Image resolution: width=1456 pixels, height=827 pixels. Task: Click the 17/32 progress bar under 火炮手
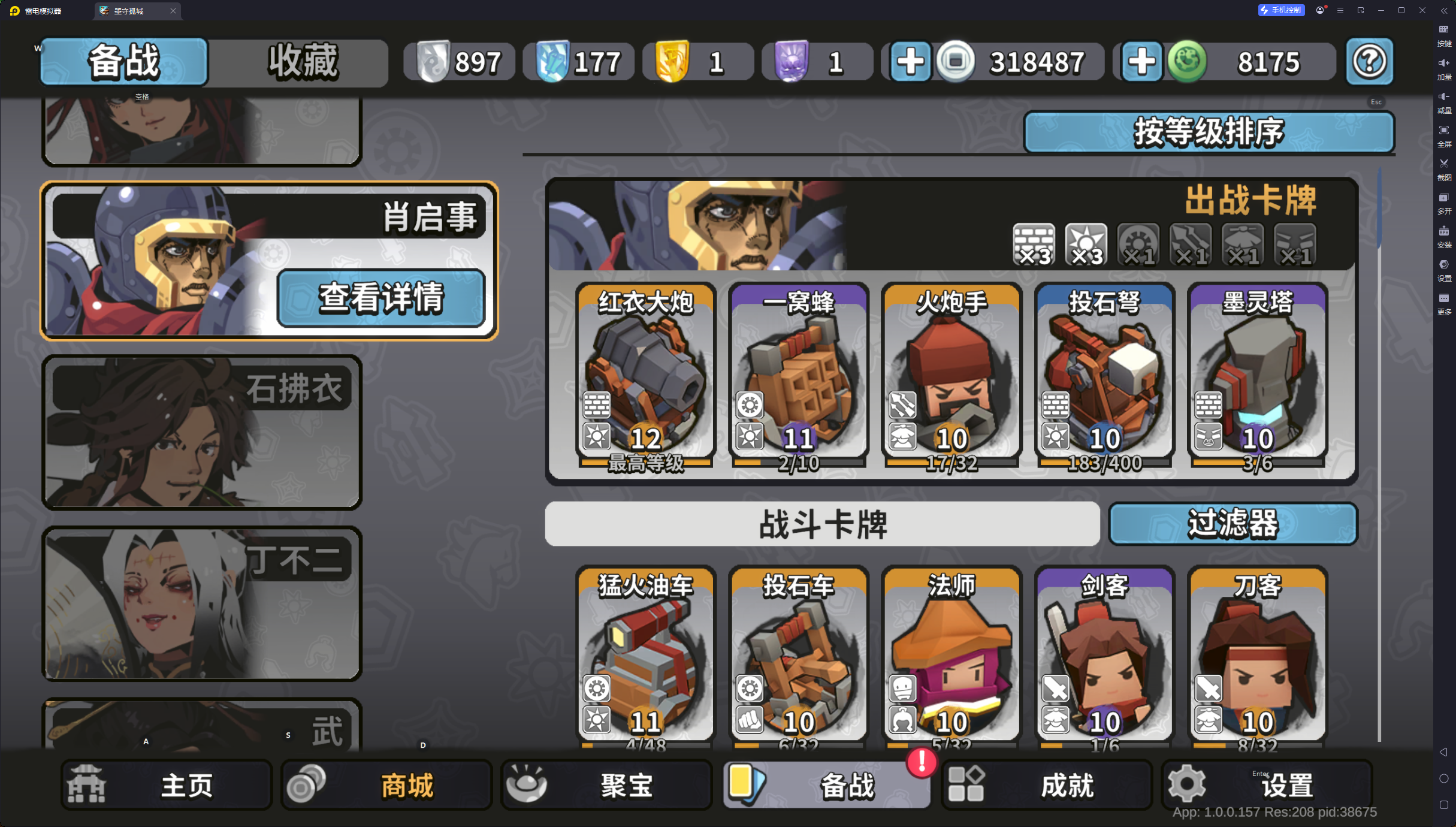(951, 463)
